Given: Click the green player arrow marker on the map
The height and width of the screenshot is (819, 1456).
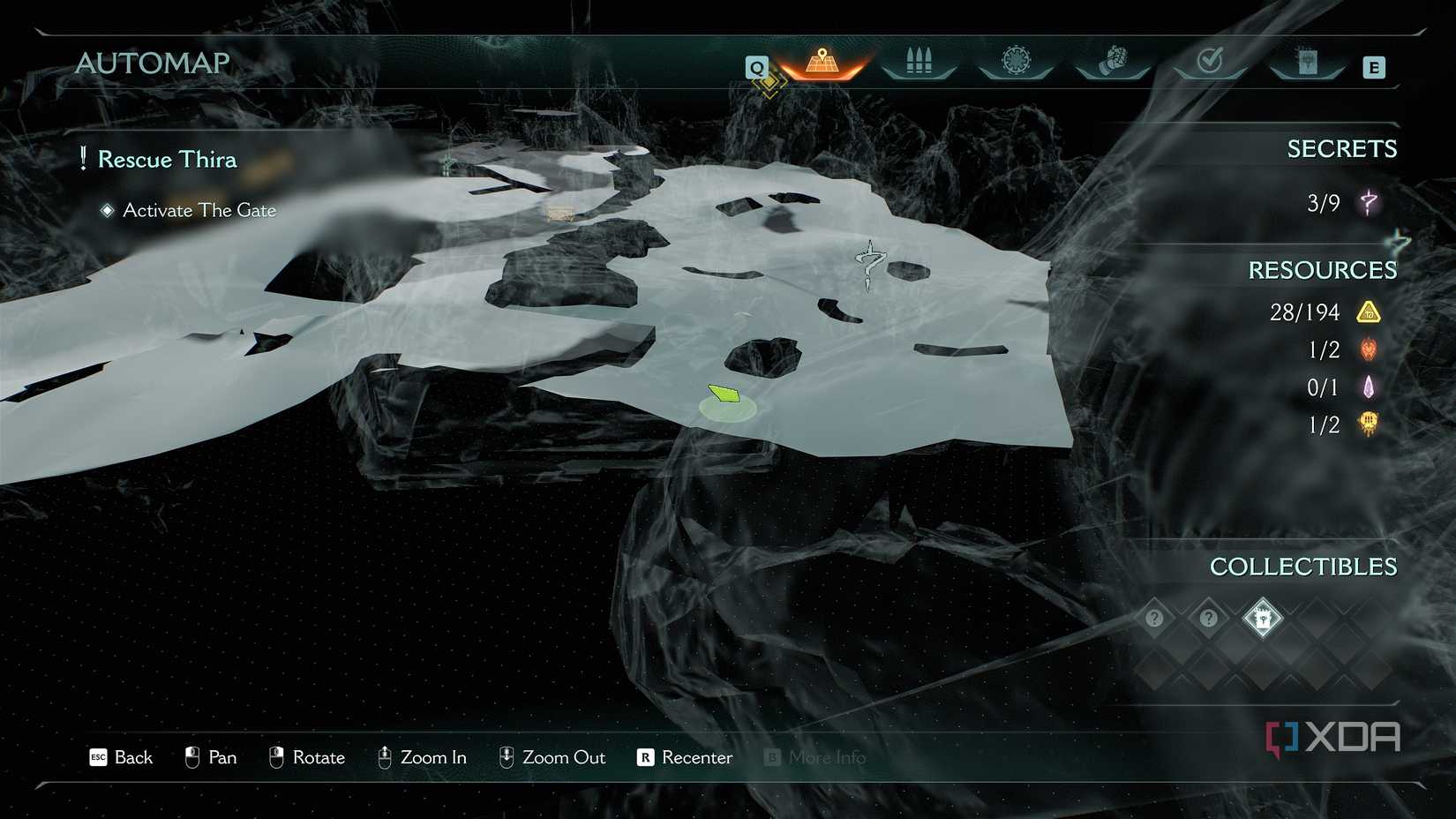Looking at the screenshot, I should pyautogui.click(x=724, y=394).
